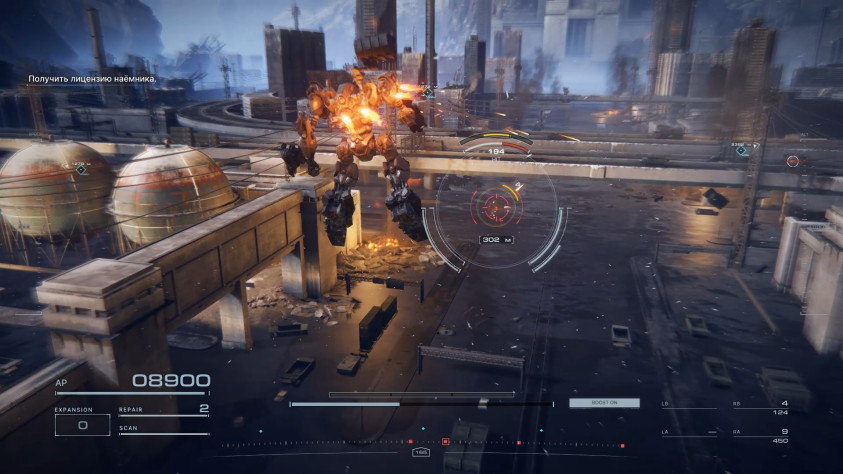Activate the Expansion slot
The image size is (843, 474).
point(83,424)
